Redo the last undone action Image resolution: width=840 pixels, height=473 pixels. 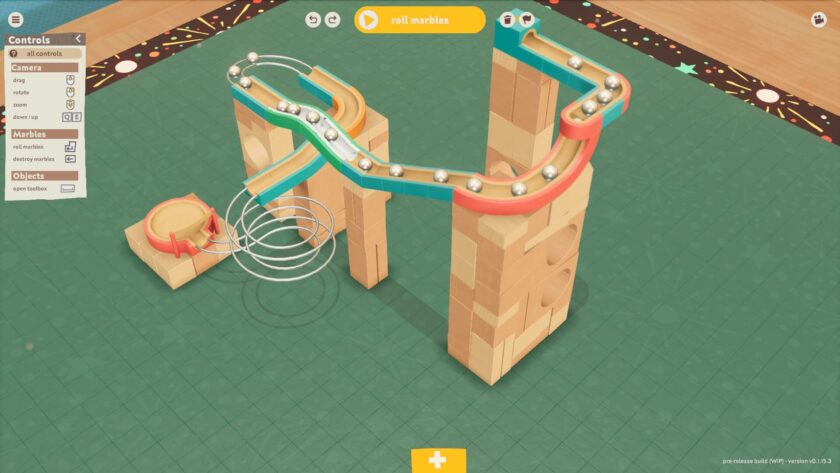333,19
